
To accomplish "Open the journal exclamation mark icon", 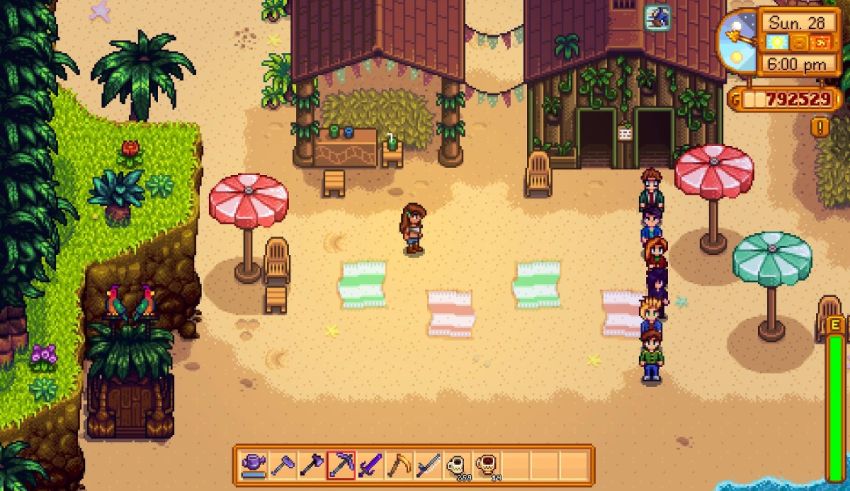I will coord(820,127).
